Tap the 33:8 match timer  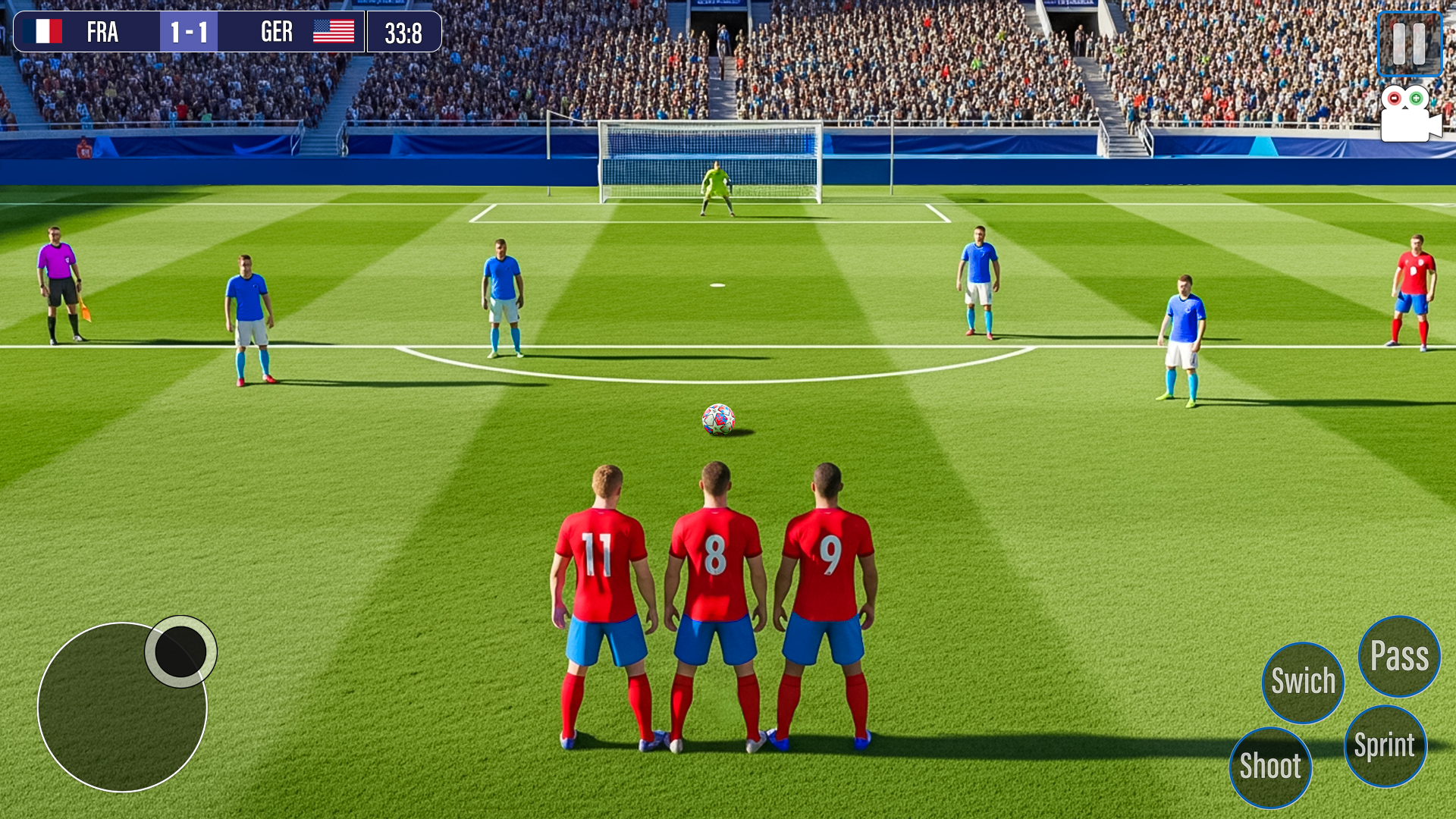tap(404, 32)
